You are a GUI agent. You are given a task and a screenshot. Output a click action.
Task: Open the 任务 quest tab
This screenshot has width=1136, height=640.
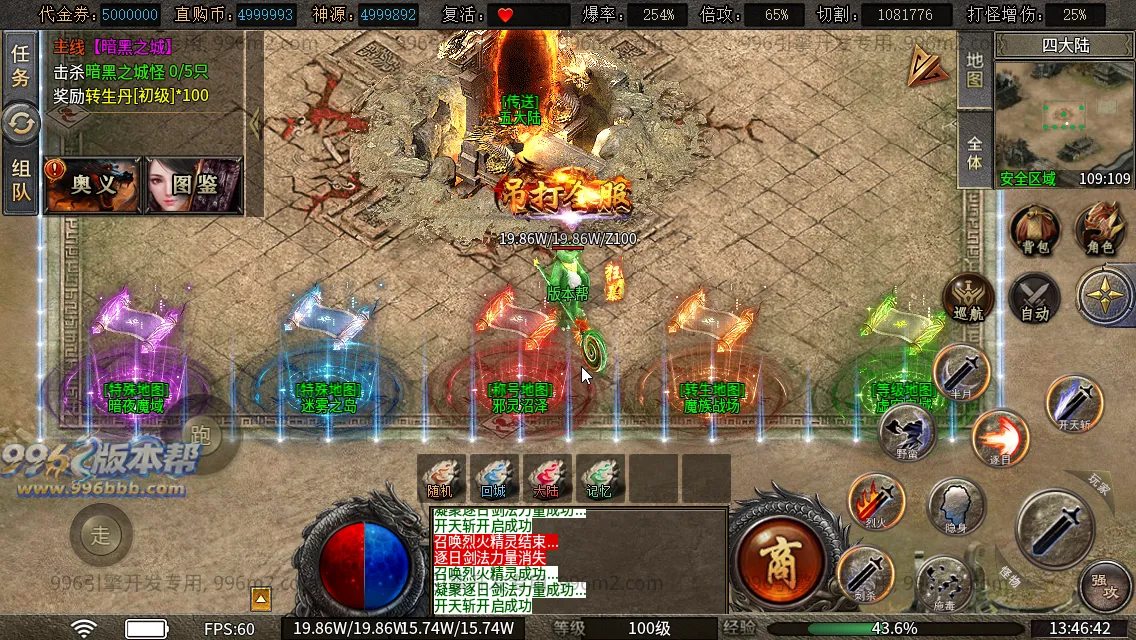click(x=20, y=66)
